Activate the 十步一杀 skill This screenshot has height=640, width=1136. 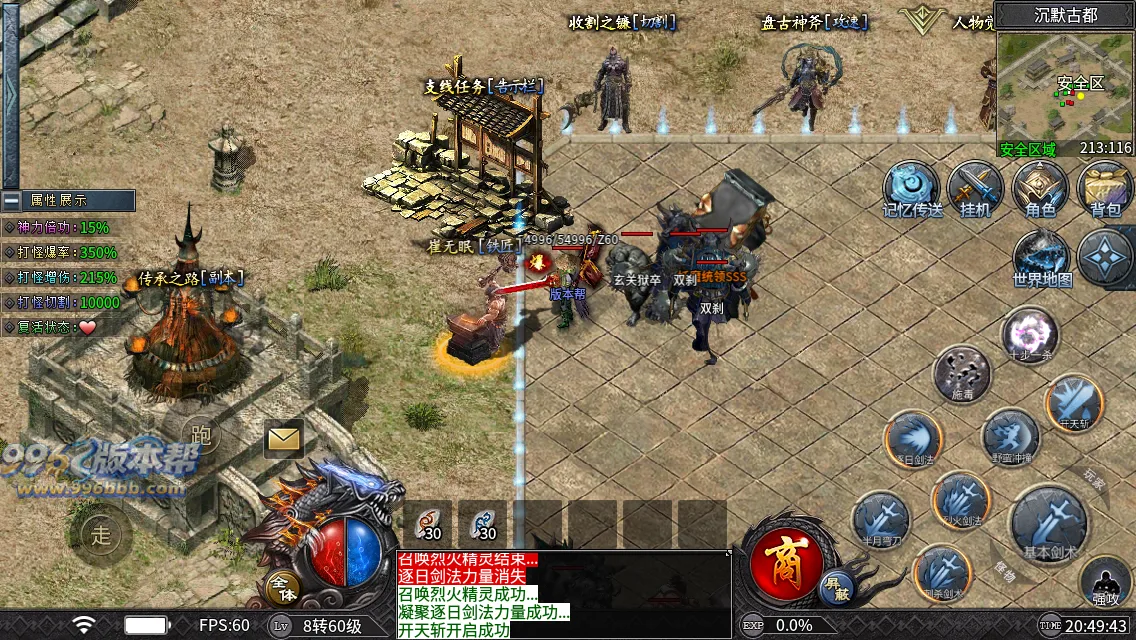click(x=1031, y=333)
